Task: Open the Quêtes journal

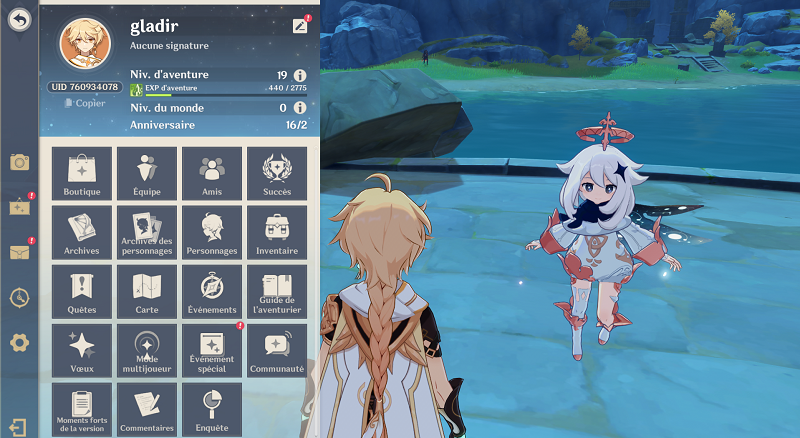Action: [82, 292]
